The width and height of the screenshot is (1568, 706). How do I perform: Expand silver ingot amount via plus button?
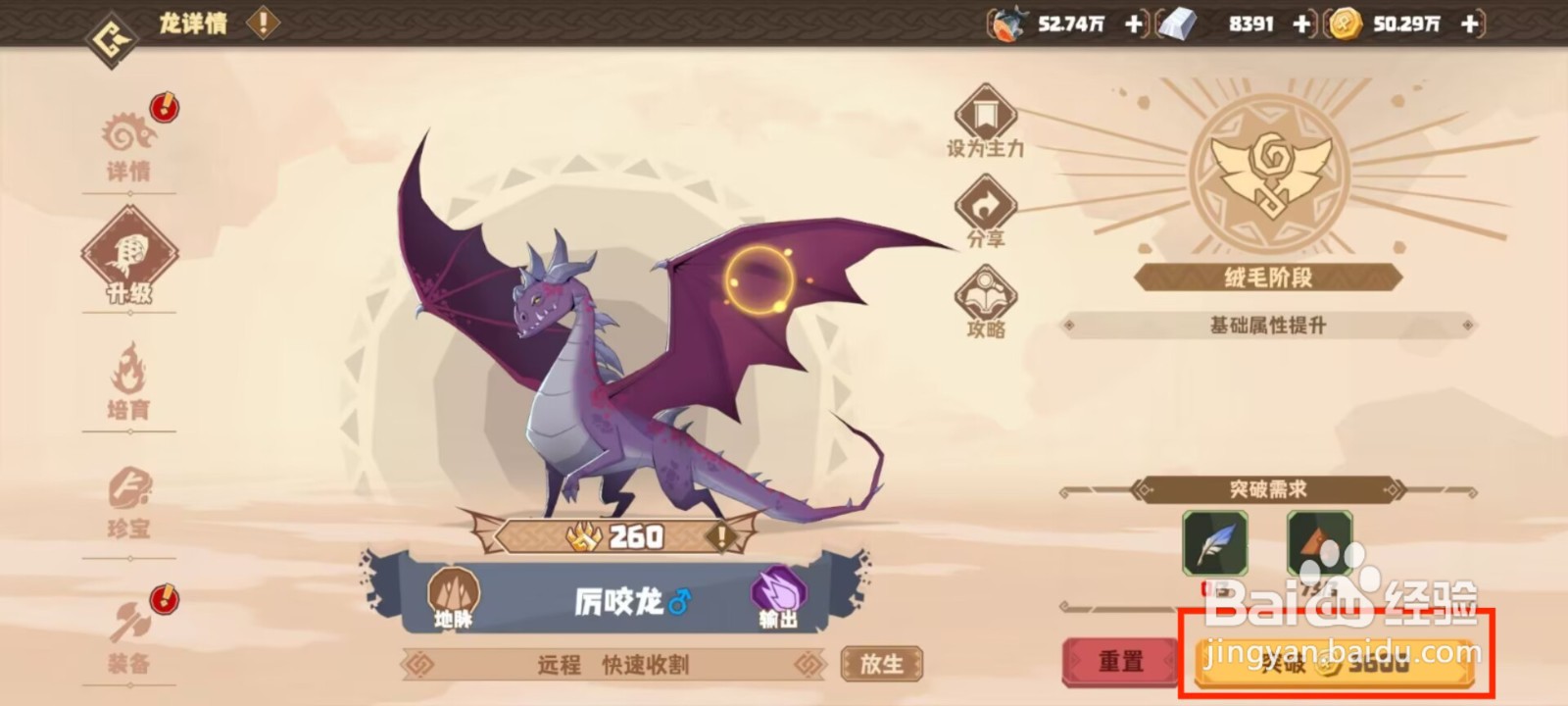click(x=1303, y=25)
